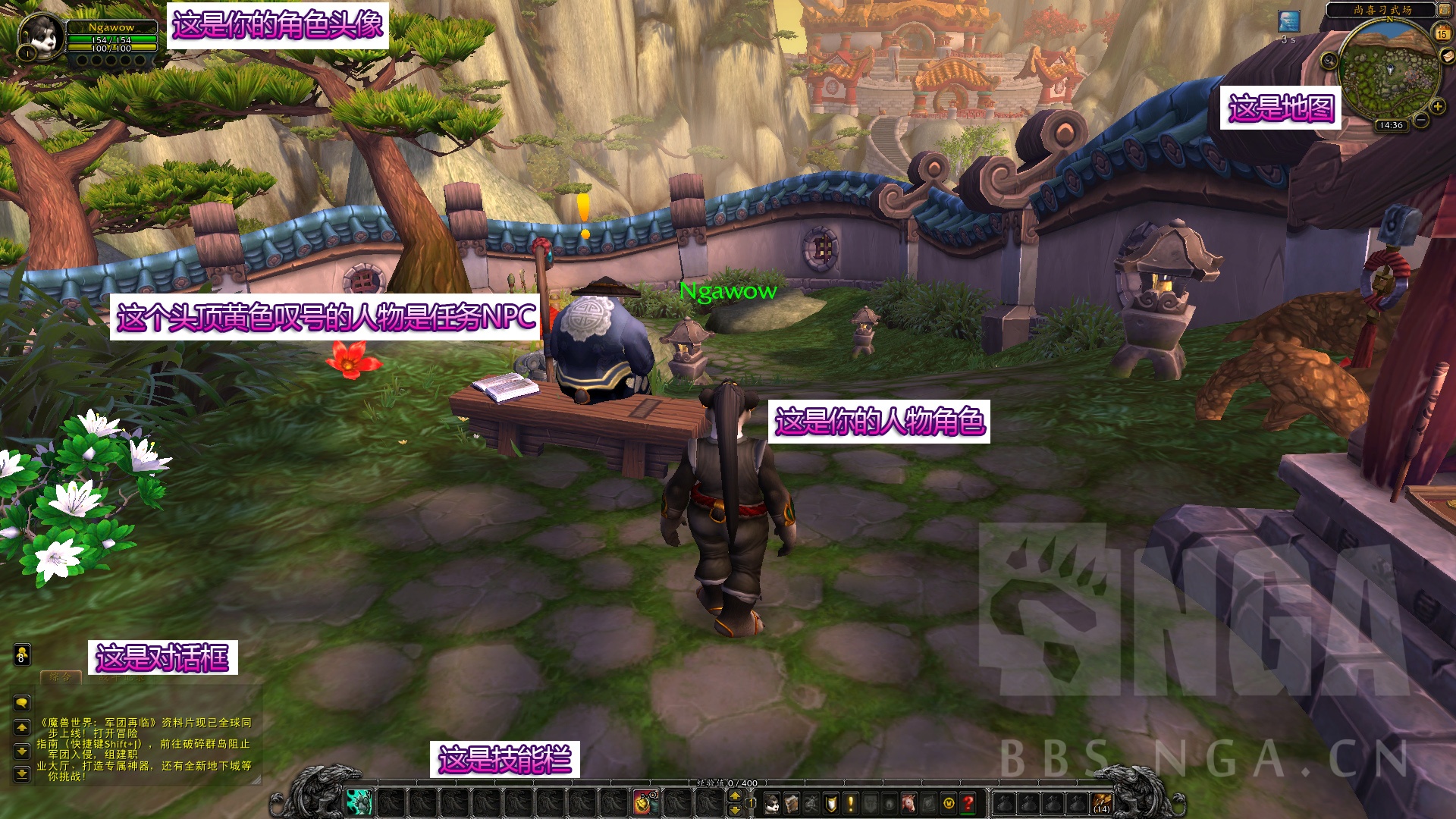Use the gold bell item on action bar
The width and height of the screenshot is (1456, 819).
point(645,802)
